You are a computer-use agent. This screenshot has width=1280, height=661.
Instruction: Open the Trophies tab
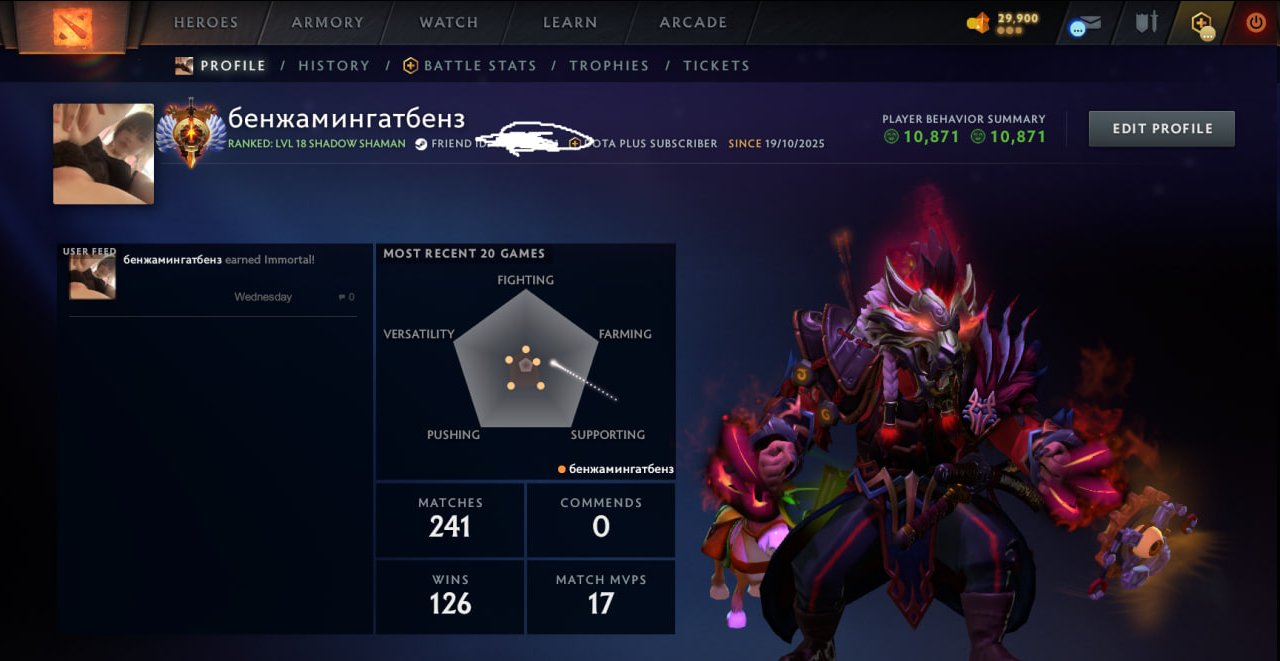pyautogui.click(x=609, y=66)
